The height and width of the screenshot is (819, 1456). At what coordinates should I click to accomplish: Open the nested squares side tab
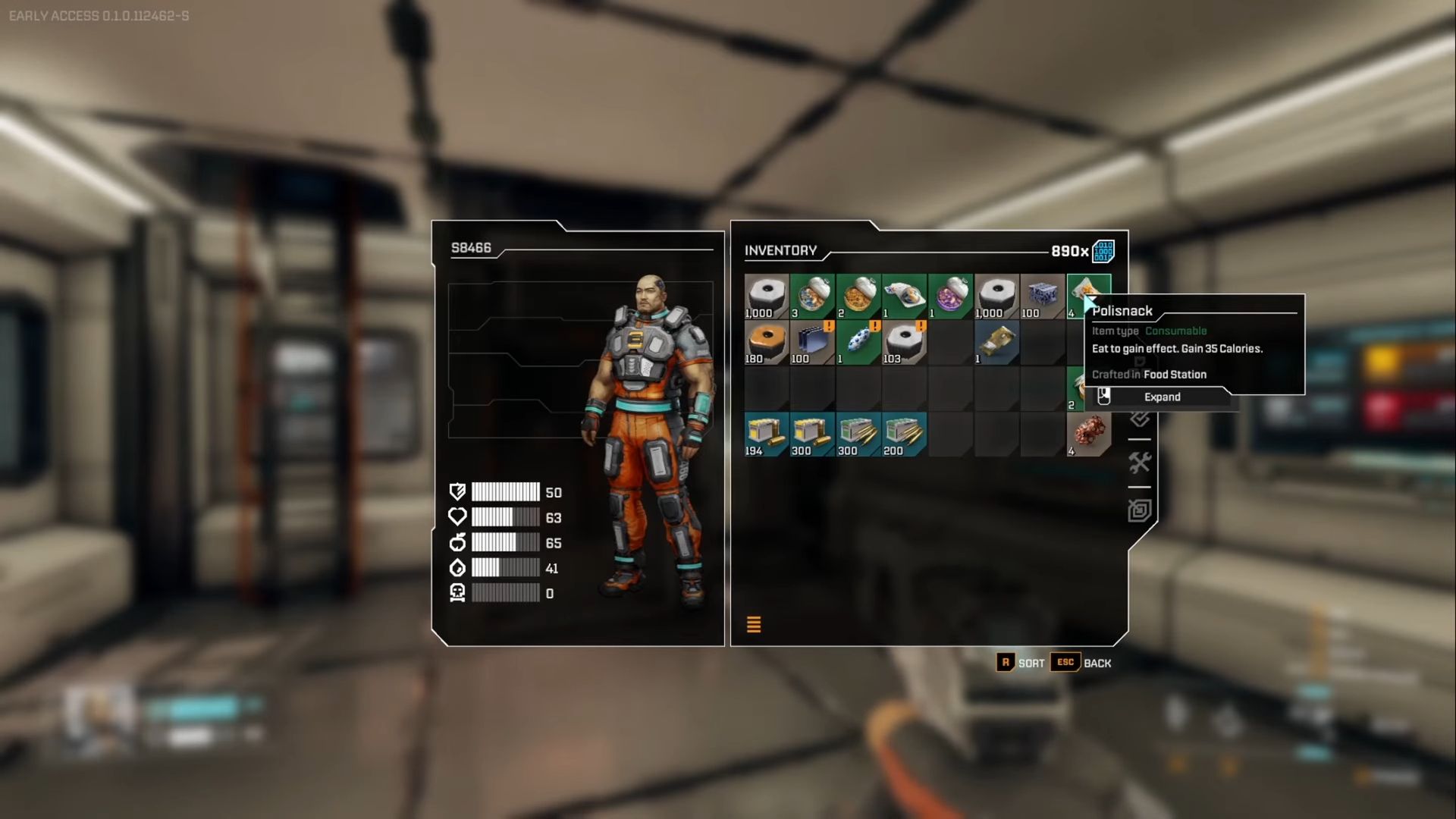point(1139,510)
